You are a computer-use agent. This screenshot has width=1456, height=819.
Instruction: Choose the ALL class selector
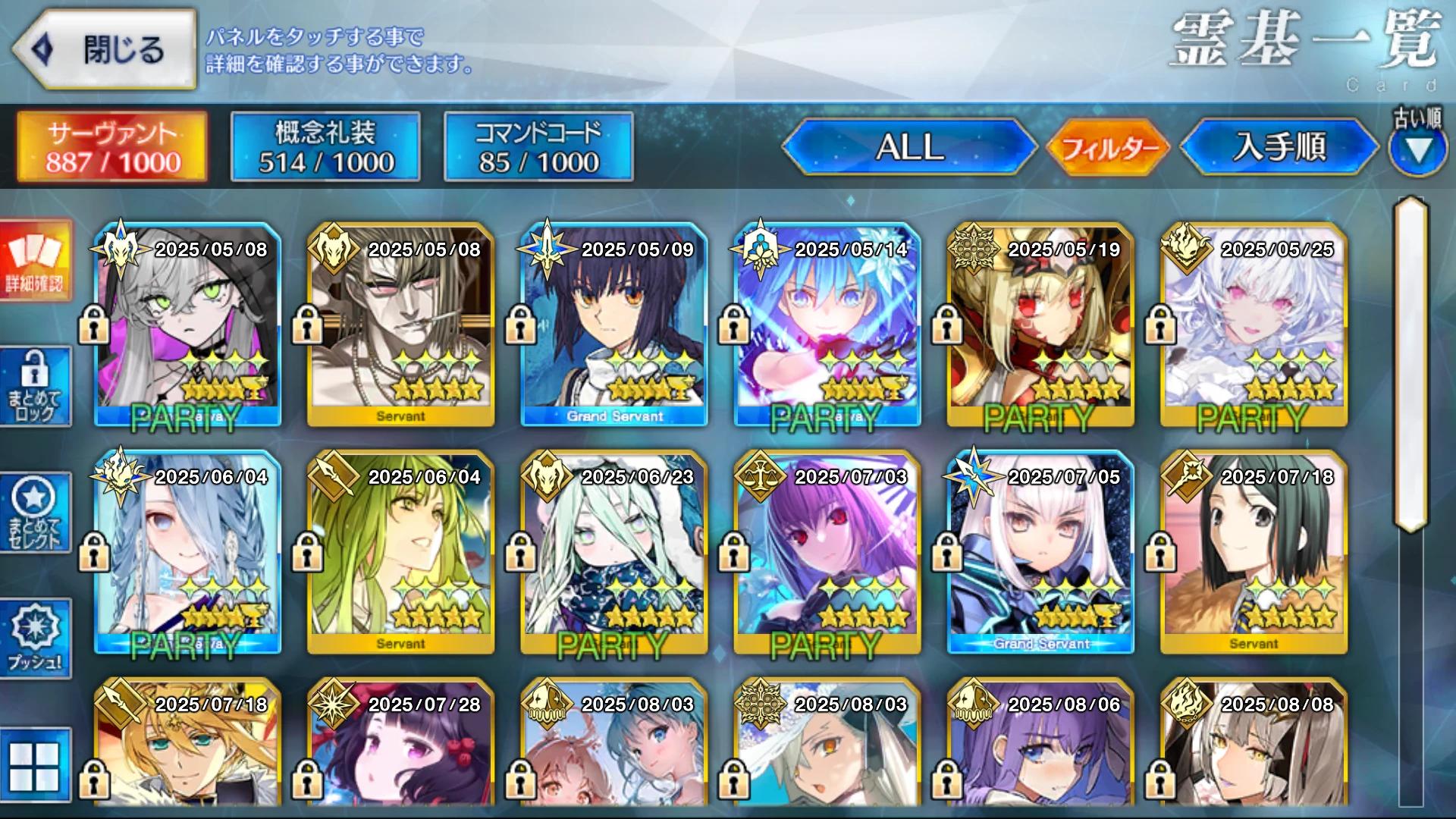coord(909,147)
